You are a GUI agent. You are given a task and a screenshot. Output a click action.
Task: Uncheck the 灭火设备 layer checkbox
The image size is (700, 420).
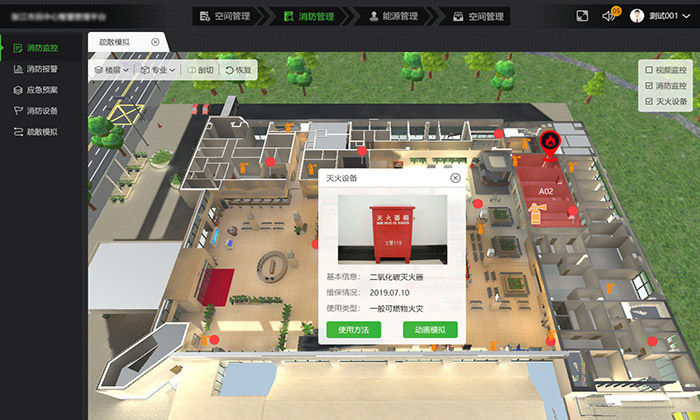pos(649,102)
